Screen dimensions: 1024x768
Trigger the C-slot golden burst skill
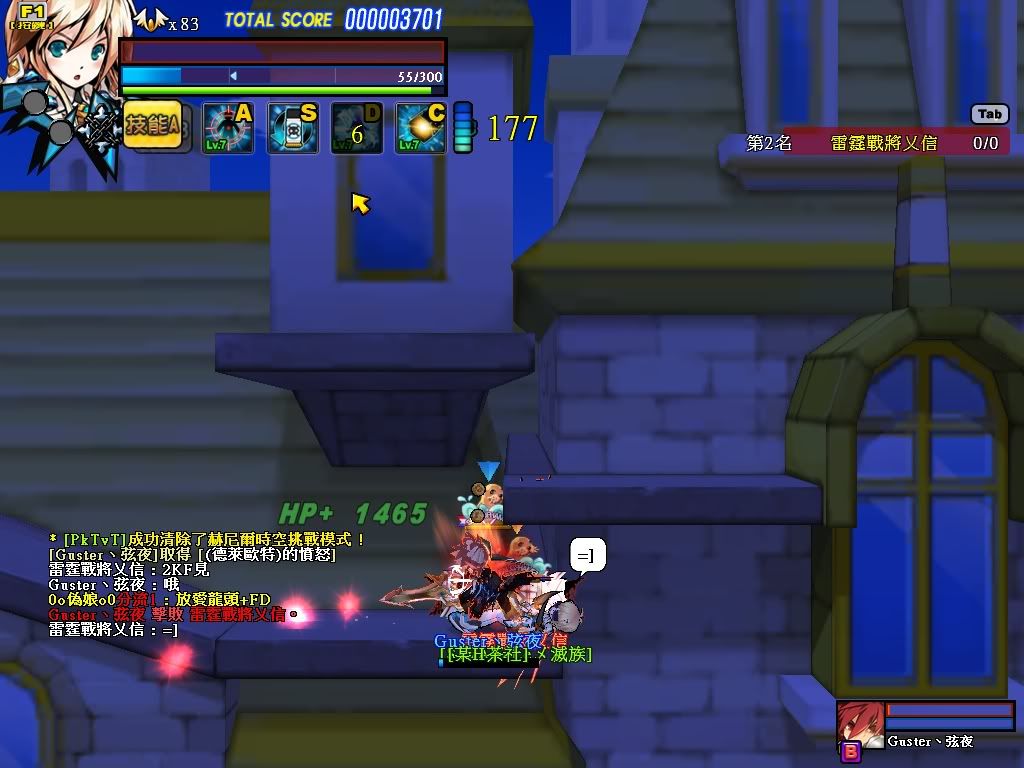click(421, 129)
